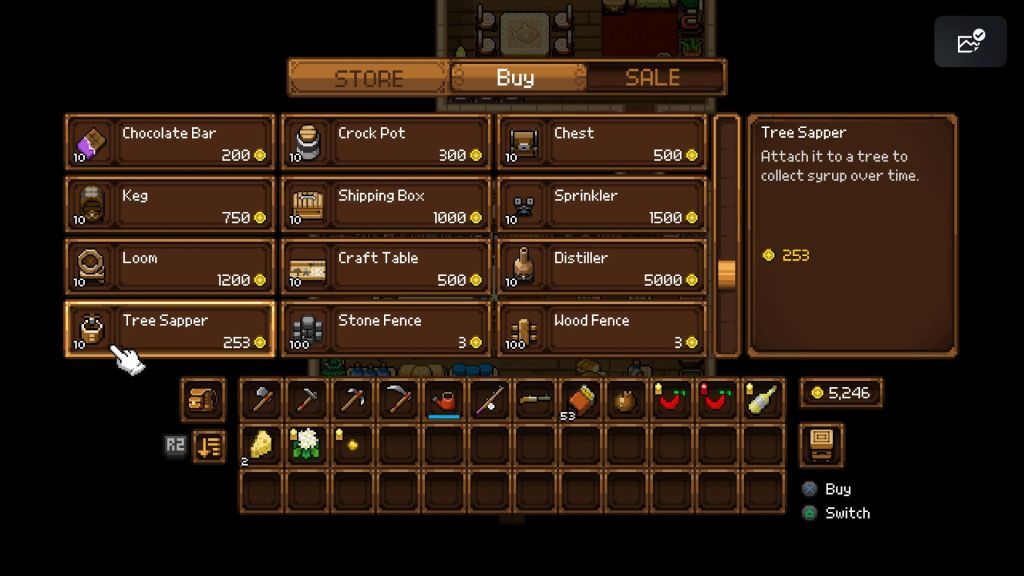The height and width of the screenshot is (576, 1024).
Task: Switch to the Buy tab
Action: pos(516,78)
